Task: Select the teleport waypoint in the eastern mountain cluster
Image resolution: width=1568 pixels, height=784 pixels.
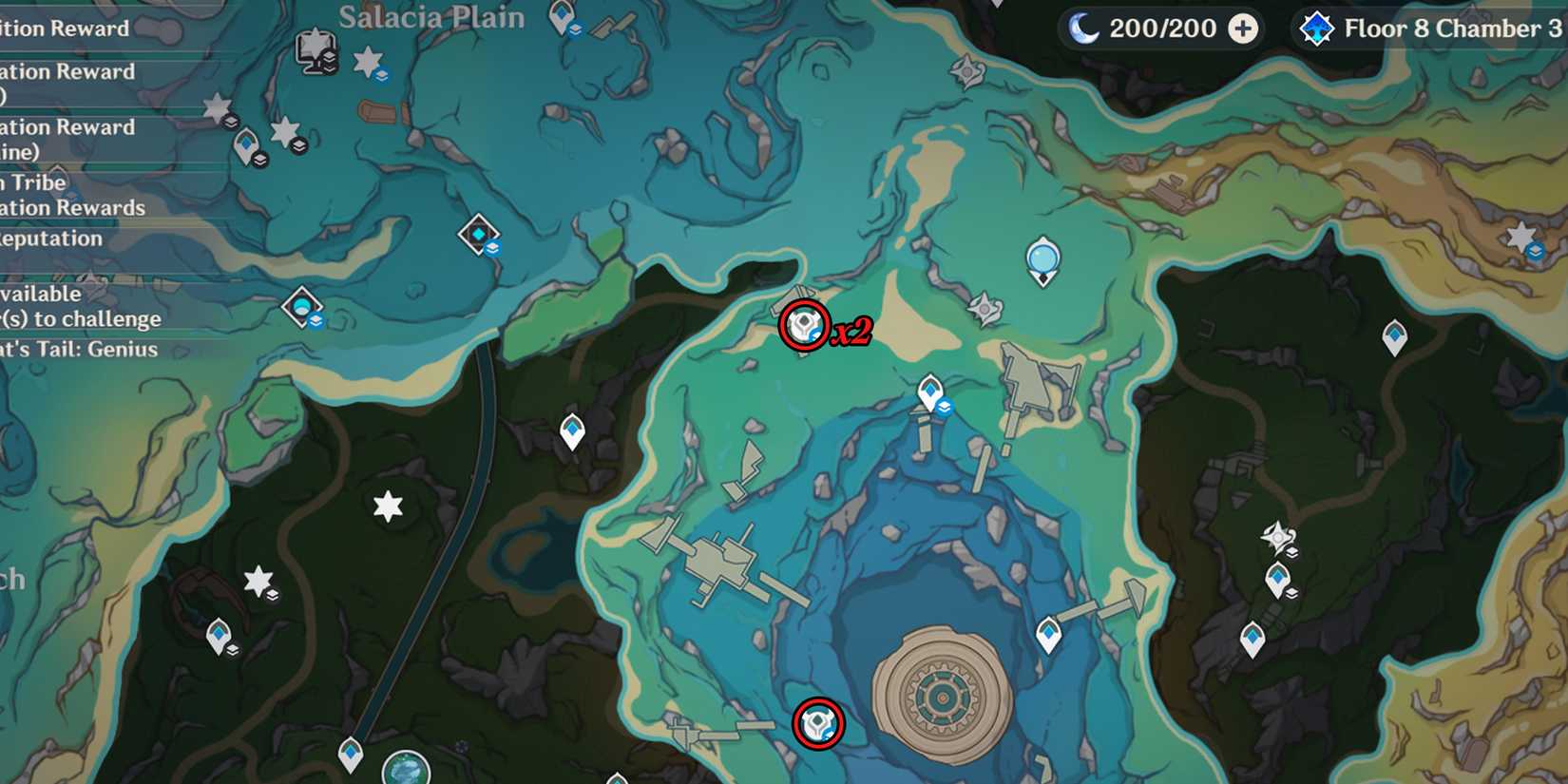Action: coord(1277,575)
